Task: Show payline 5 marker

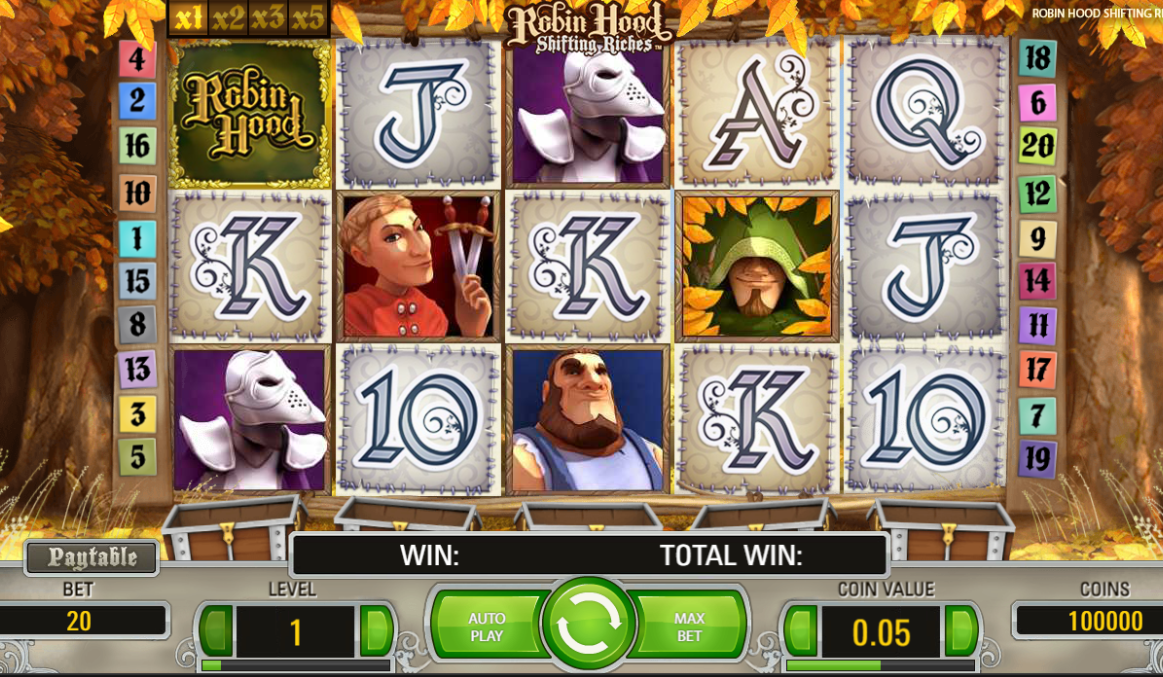Action: pos(137,457)
